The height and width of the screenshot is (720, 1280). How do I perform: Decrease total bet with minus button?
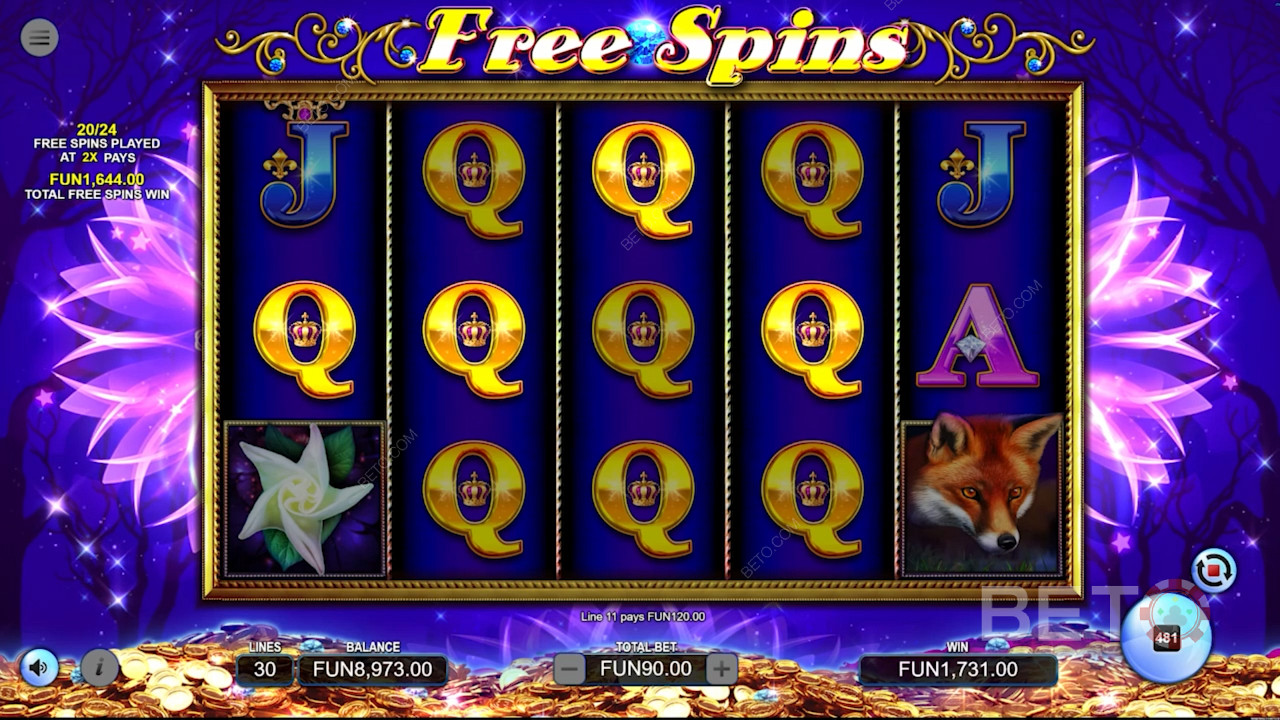tap(569, 669)
